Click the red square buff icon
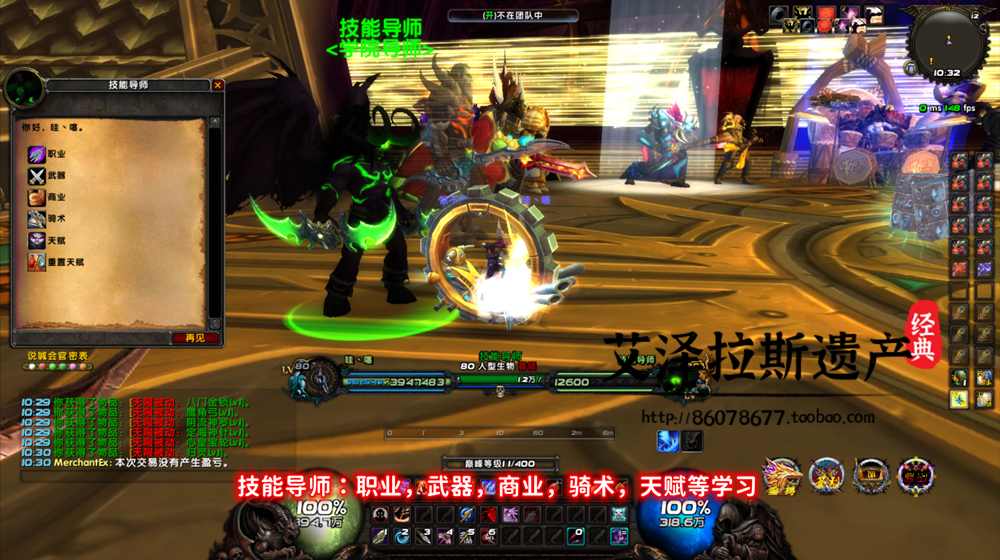This screenshot has width=1000, height=560. coord(827,14)
